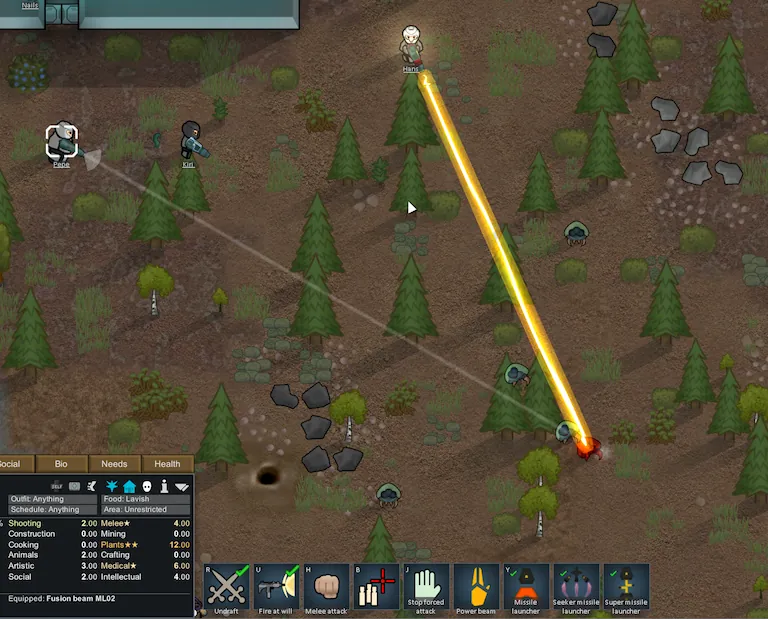Click the white skull icon
The height and width of the screenshot is (619, 768).
(x=146, y=486)
